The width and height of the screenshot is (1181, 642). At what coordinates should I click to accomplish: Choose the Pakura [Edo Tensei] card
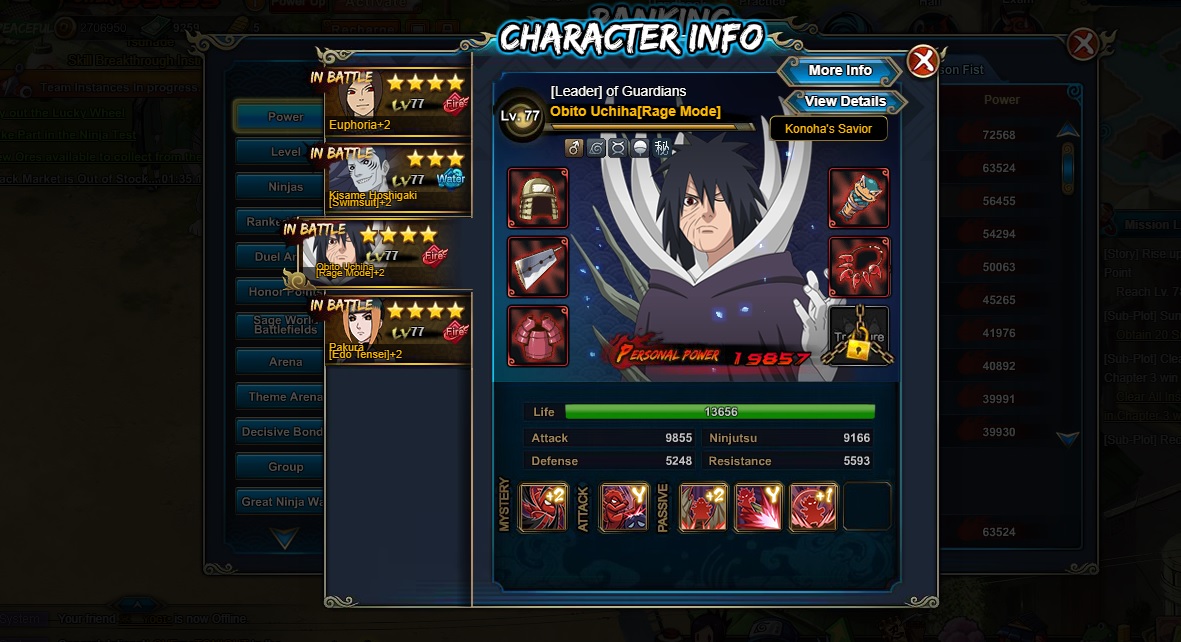(398, 332)
